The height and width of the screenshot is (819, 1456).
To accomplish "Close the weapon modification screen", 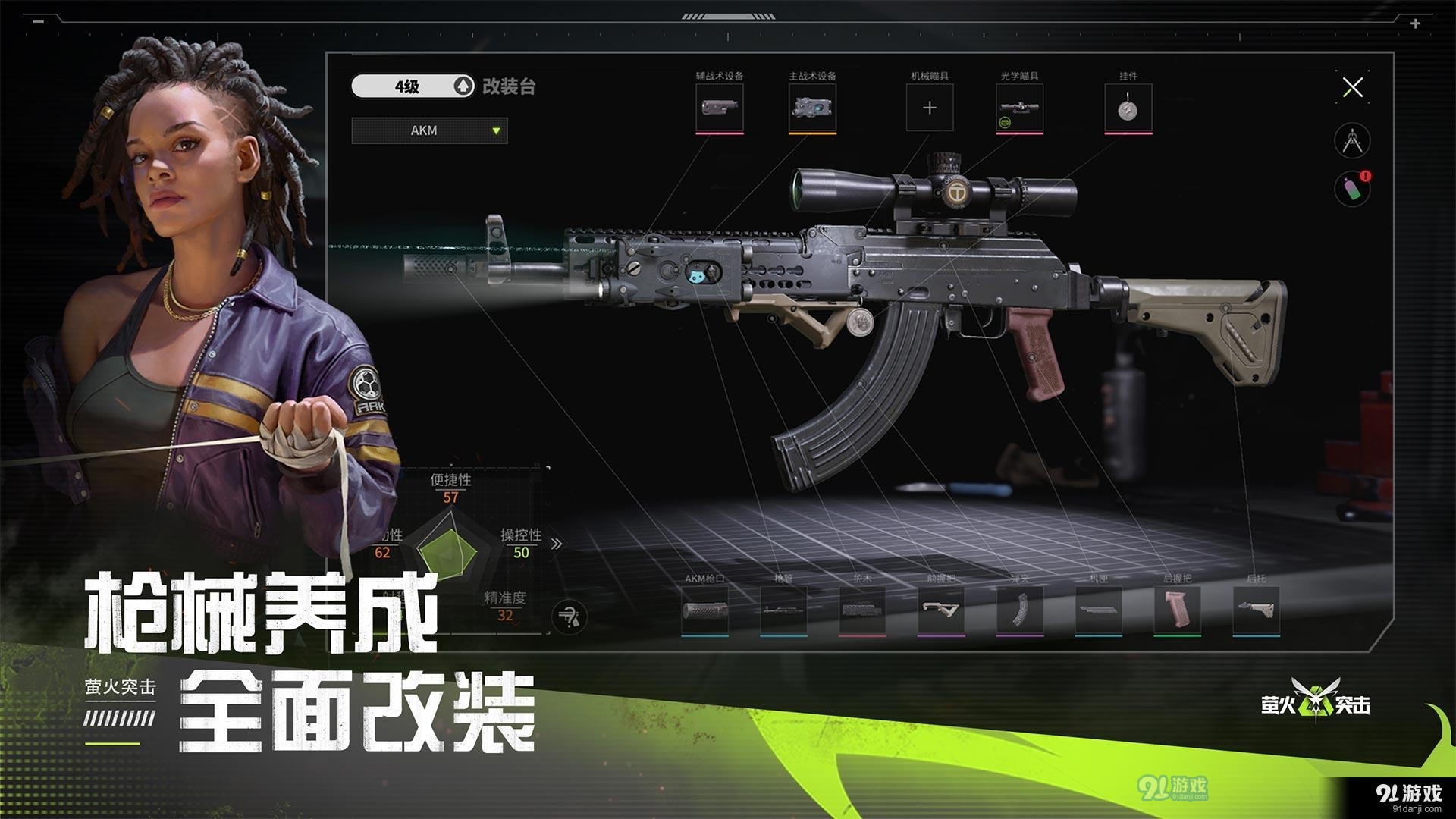I will (1354, 86).
